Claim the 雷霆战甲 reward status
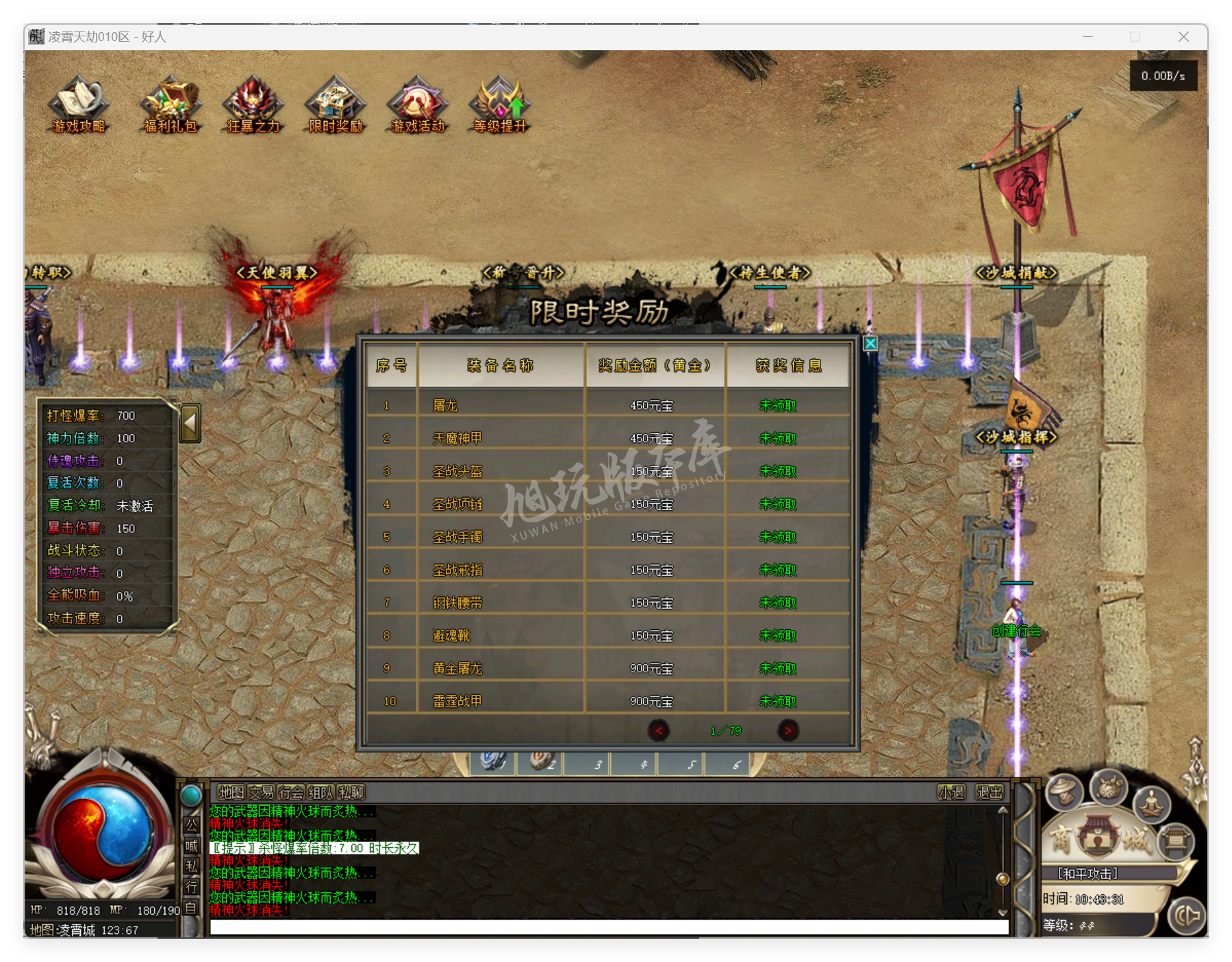Screen dimensions: 1232x962 click(x=778, y=702)
